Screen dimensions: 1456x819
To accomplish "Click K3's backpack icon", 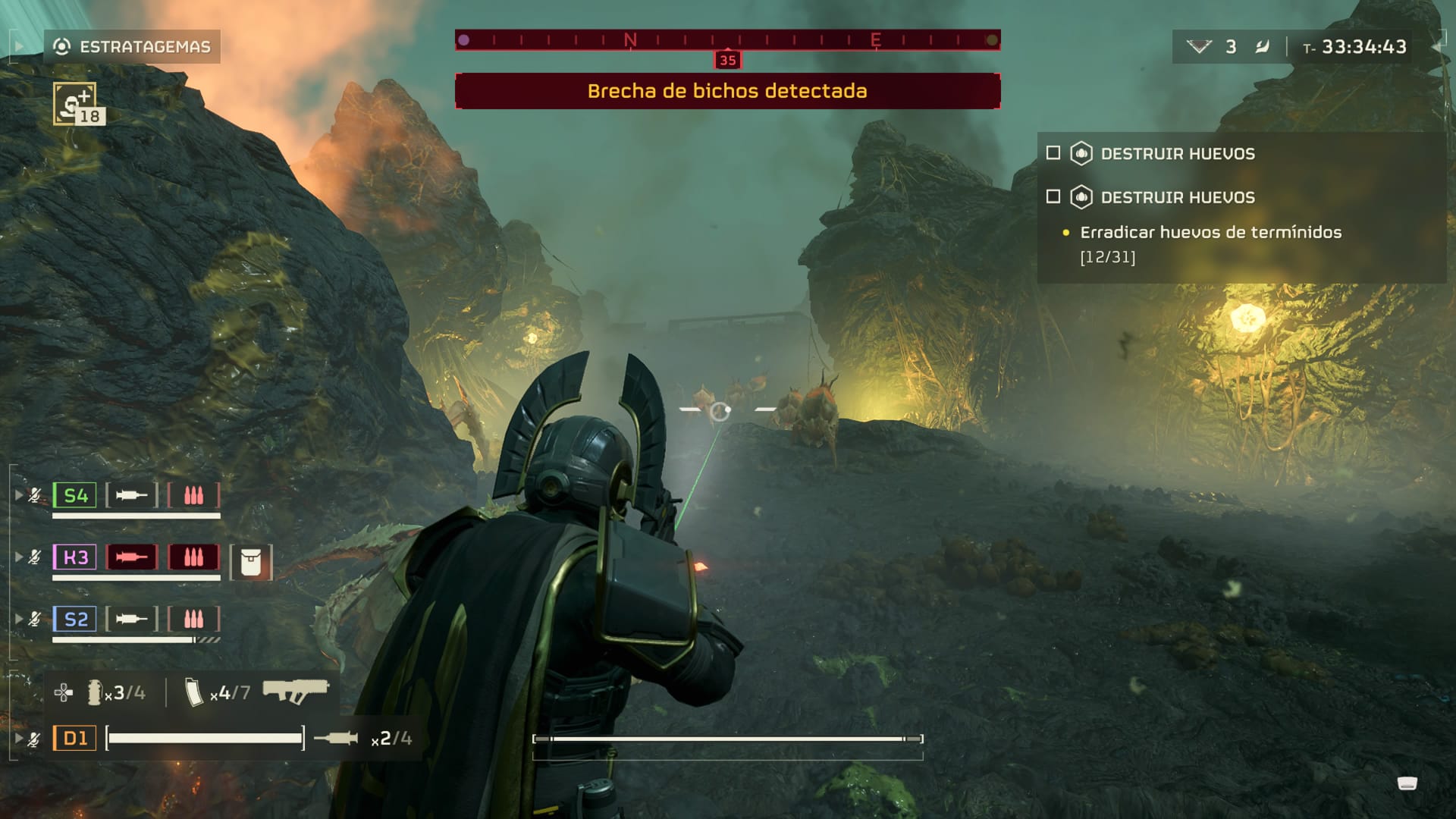I will 250,563.
